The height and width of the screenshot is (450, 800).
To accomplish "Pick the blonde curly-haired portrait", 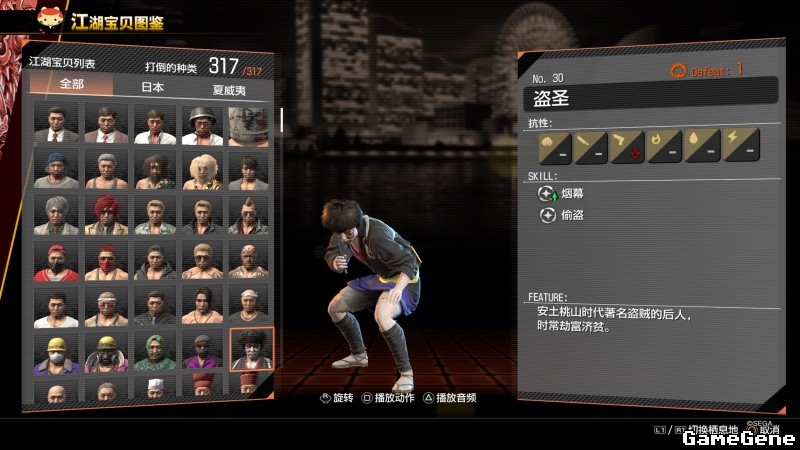I will 203,169.
